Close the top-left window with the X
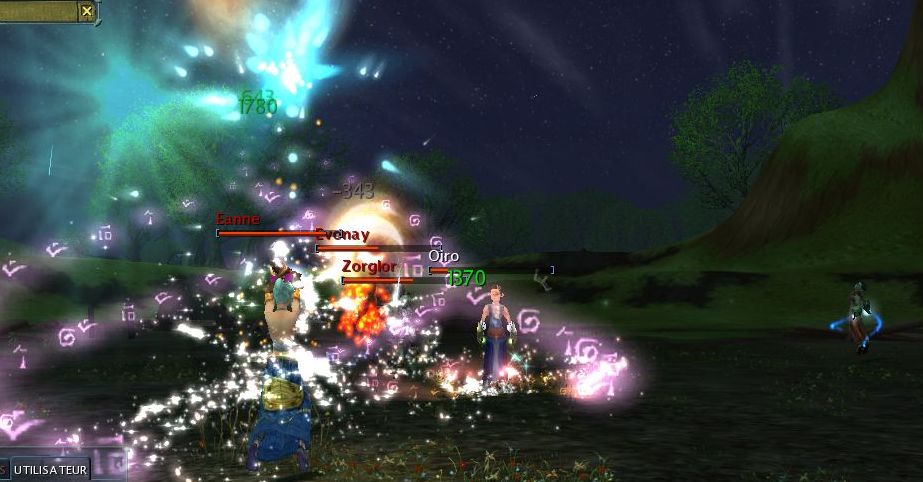923x482 pixels. point(87,11)
